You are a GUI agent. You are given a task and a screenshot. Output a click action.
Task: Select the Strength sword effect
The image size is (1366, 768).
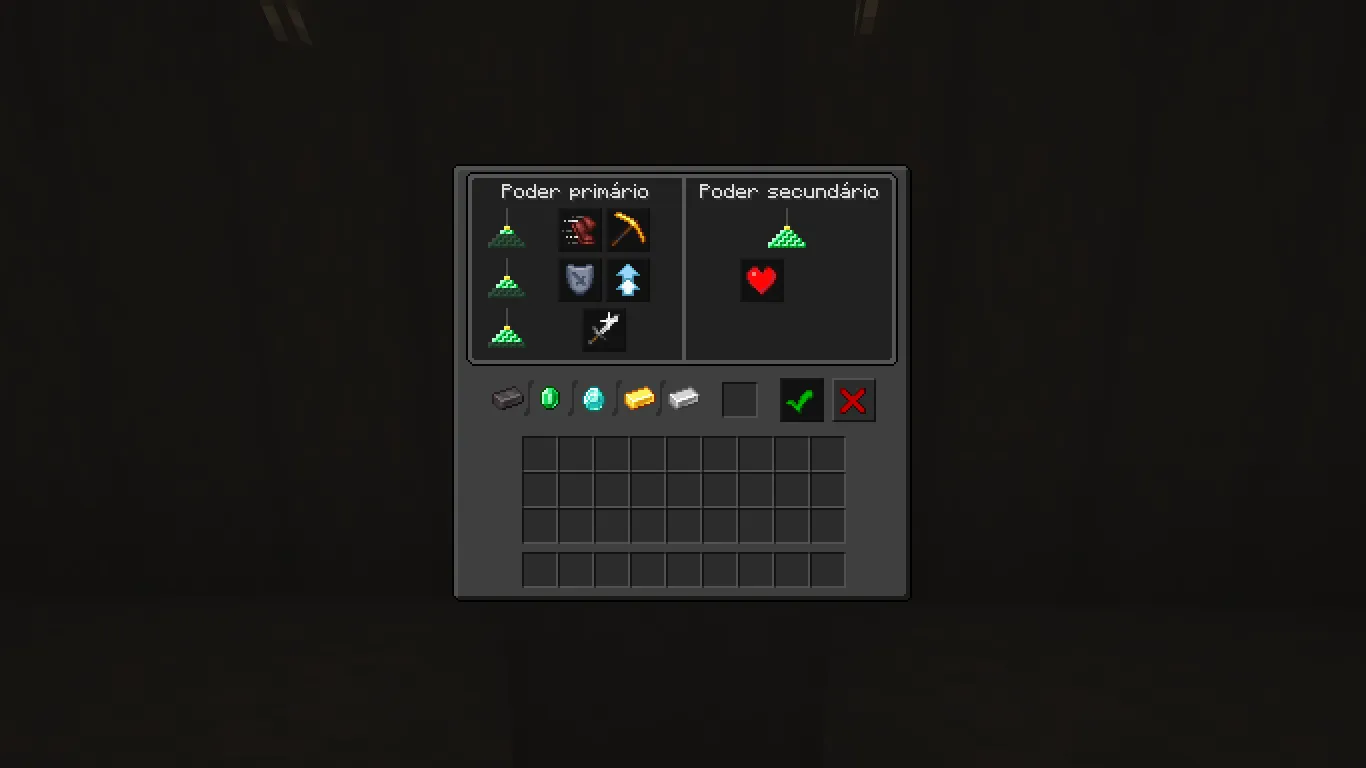pos(604,330)
